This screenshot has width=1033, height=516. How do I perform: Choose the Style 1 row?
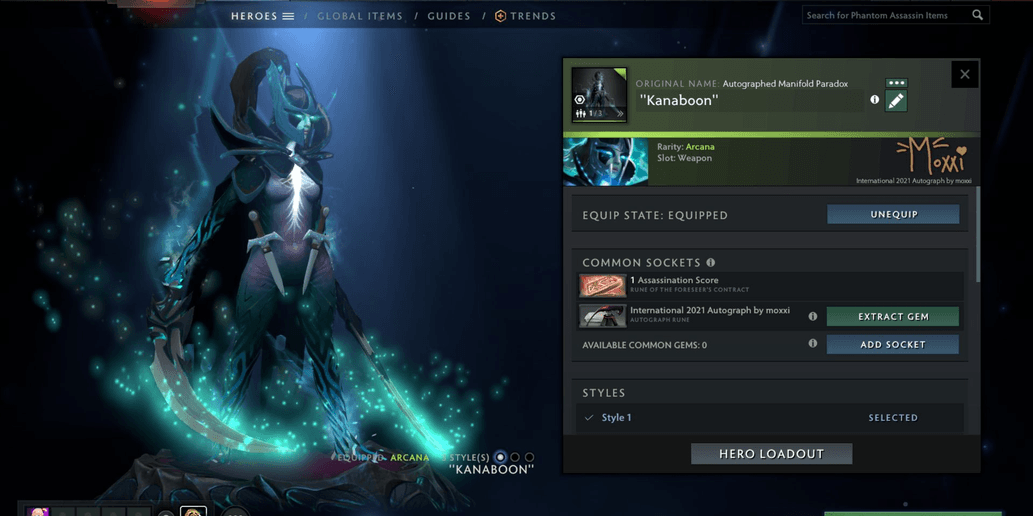coord(770,418)
